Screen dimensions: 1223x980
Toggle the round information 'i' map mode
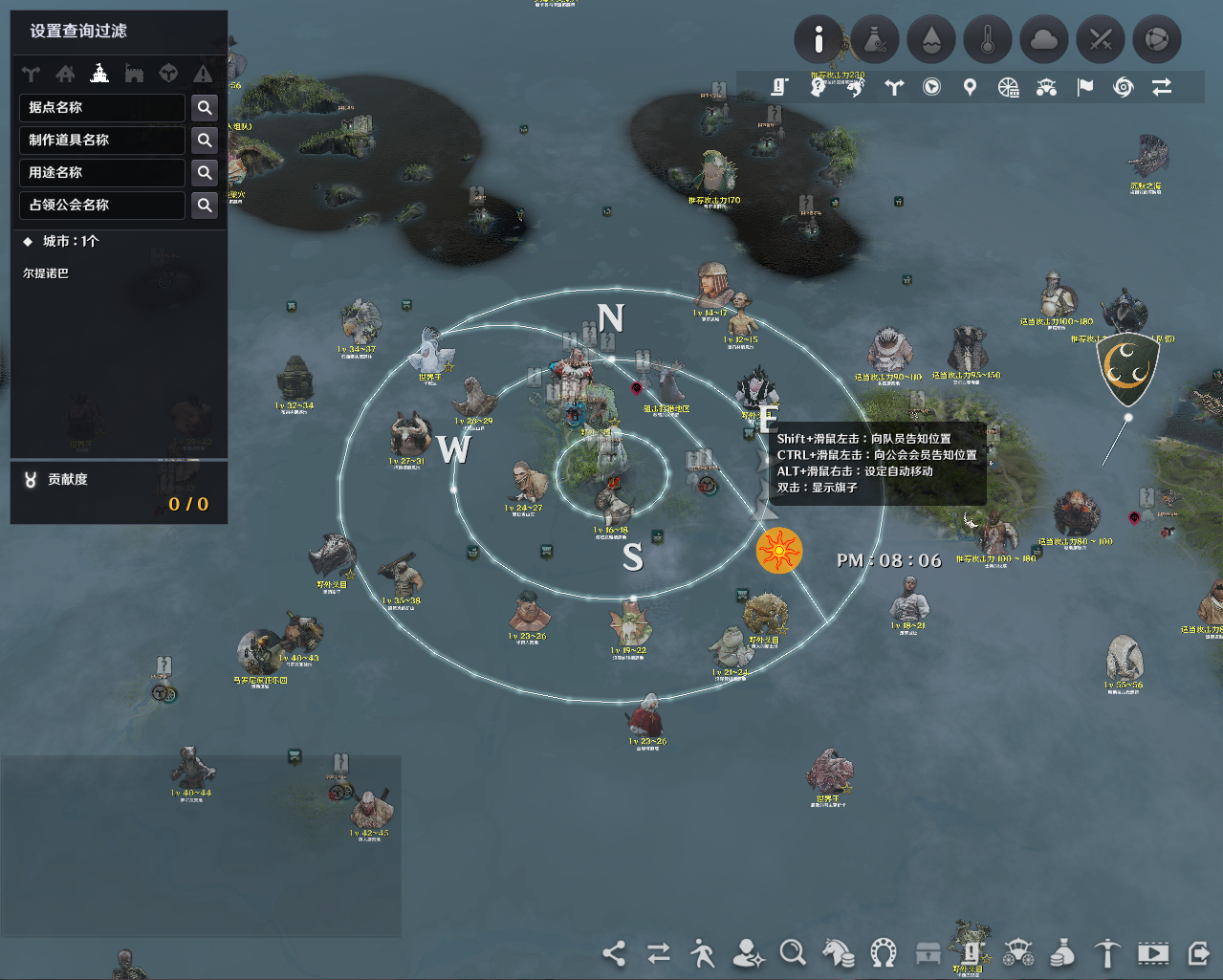819,40
